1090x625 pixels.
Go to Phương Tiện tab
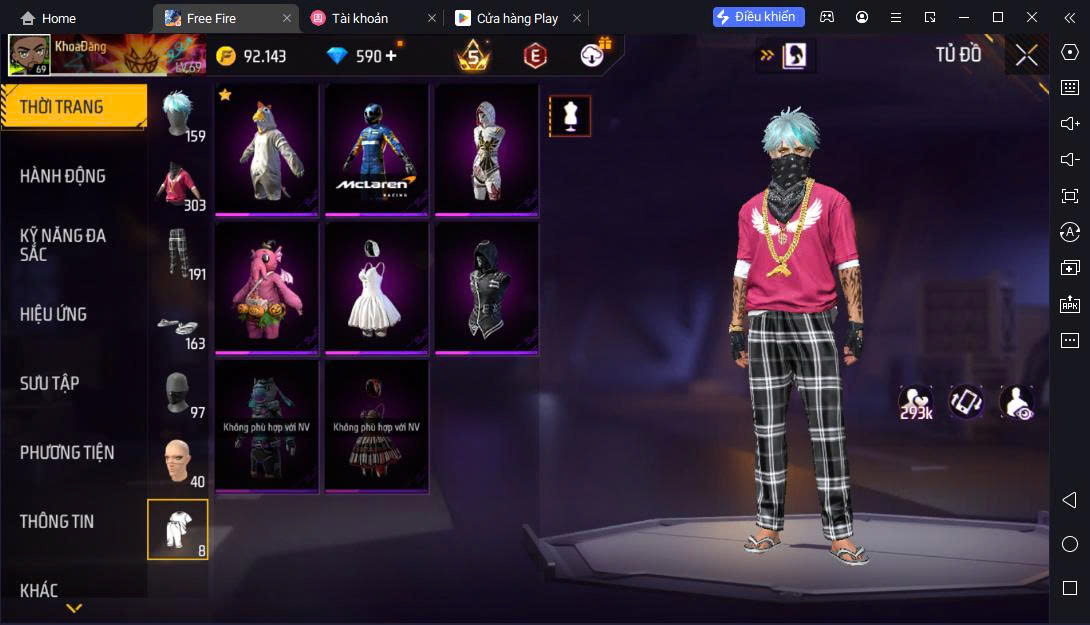tap(67, 453)
